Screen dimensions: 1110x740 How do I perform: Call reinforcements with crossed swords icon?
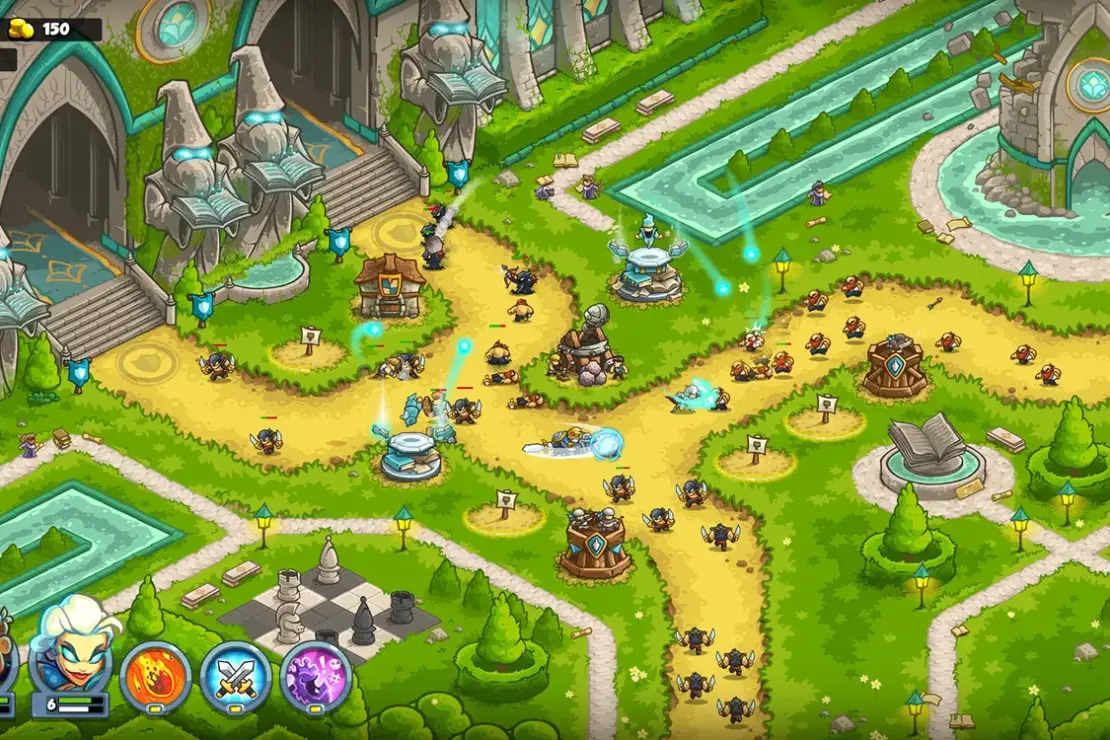(236, 677)
